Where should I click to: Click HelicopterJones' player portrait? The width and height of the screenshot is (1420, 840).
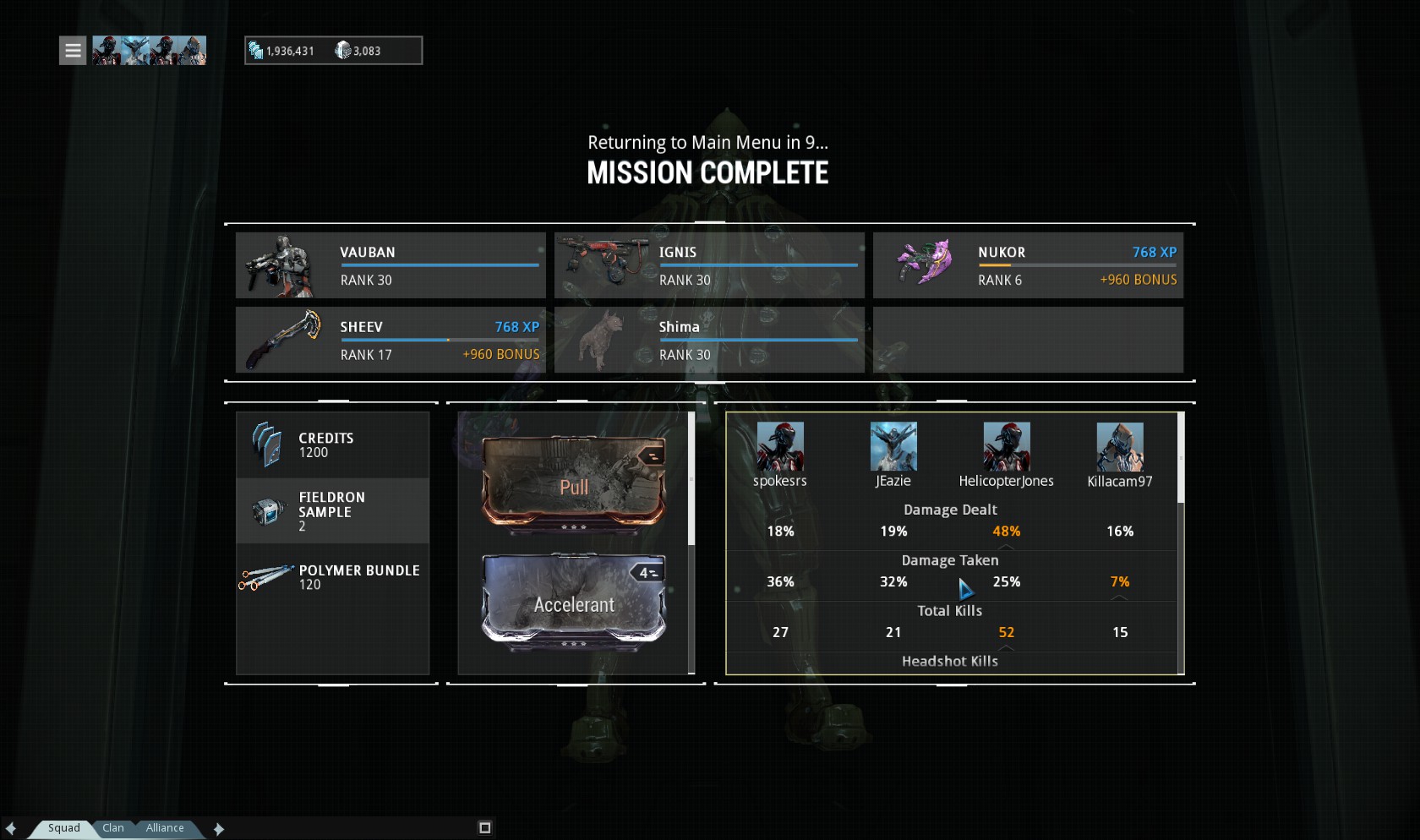point(1006,447)
